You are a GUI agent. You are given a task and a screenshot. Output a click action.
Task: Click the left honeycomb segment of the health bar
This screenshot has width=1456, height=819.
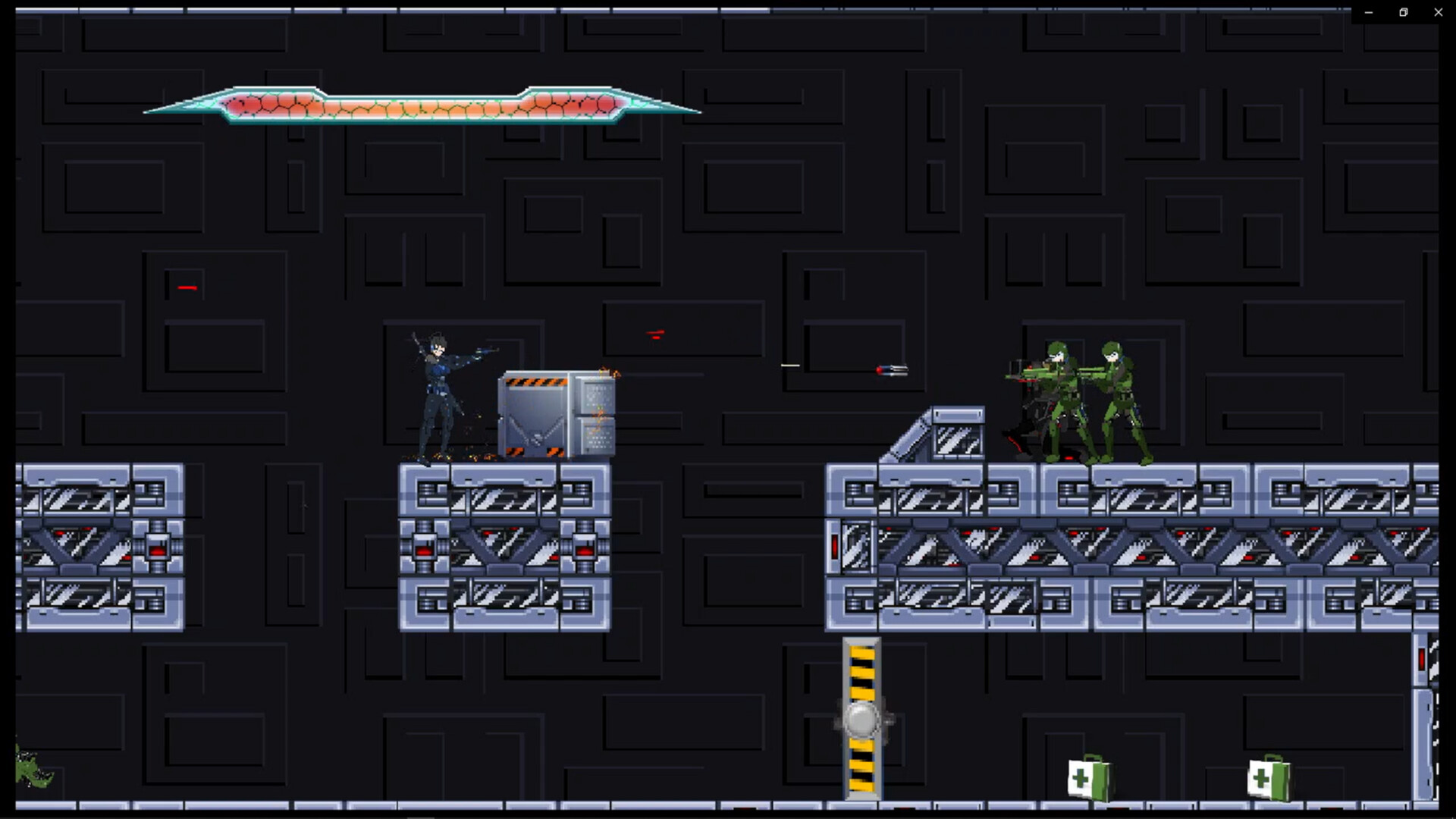pyautogui.click(x=273, y=104)
